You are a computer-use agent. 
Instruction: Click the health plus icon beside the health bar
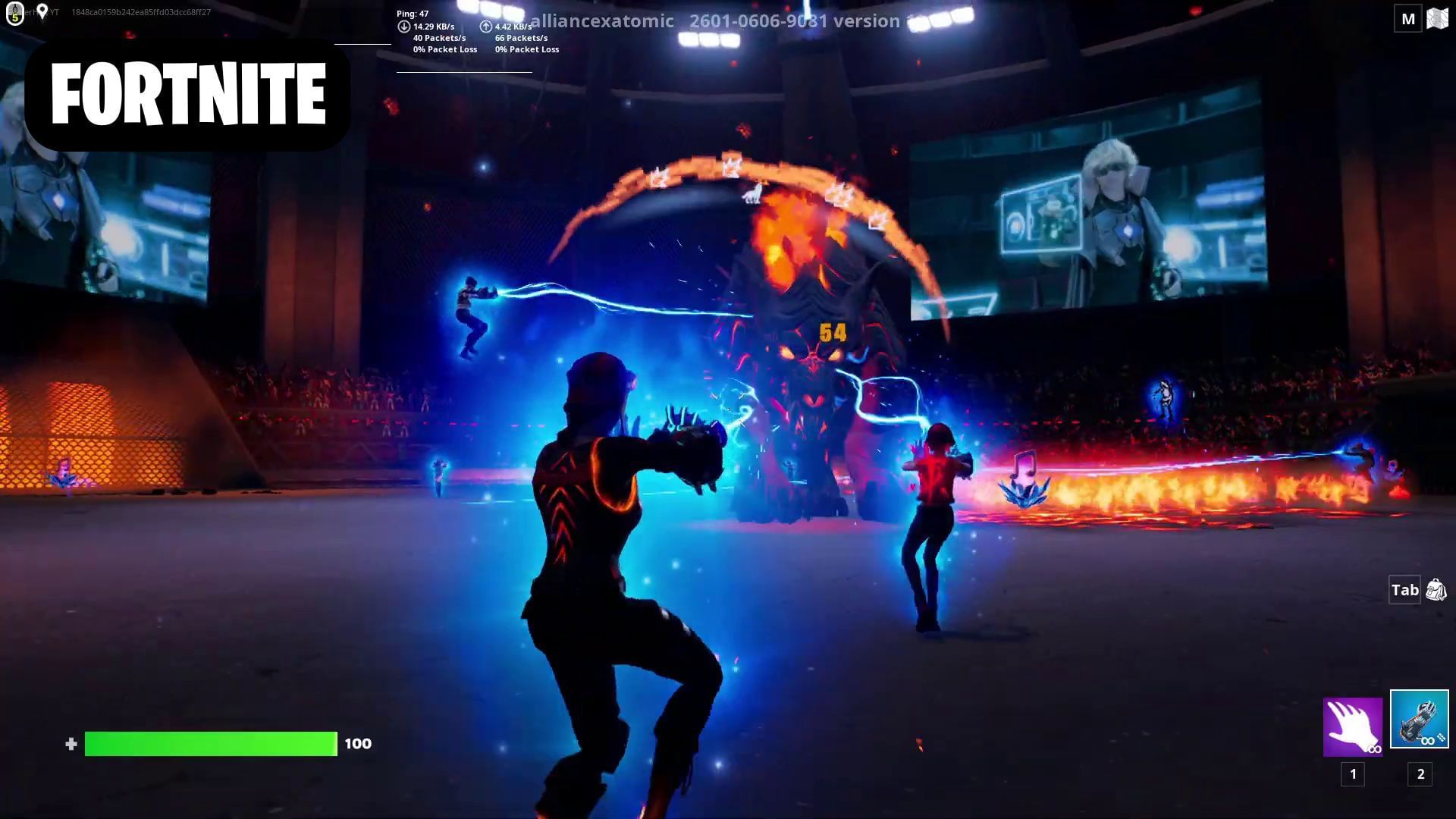click(73, 744)
